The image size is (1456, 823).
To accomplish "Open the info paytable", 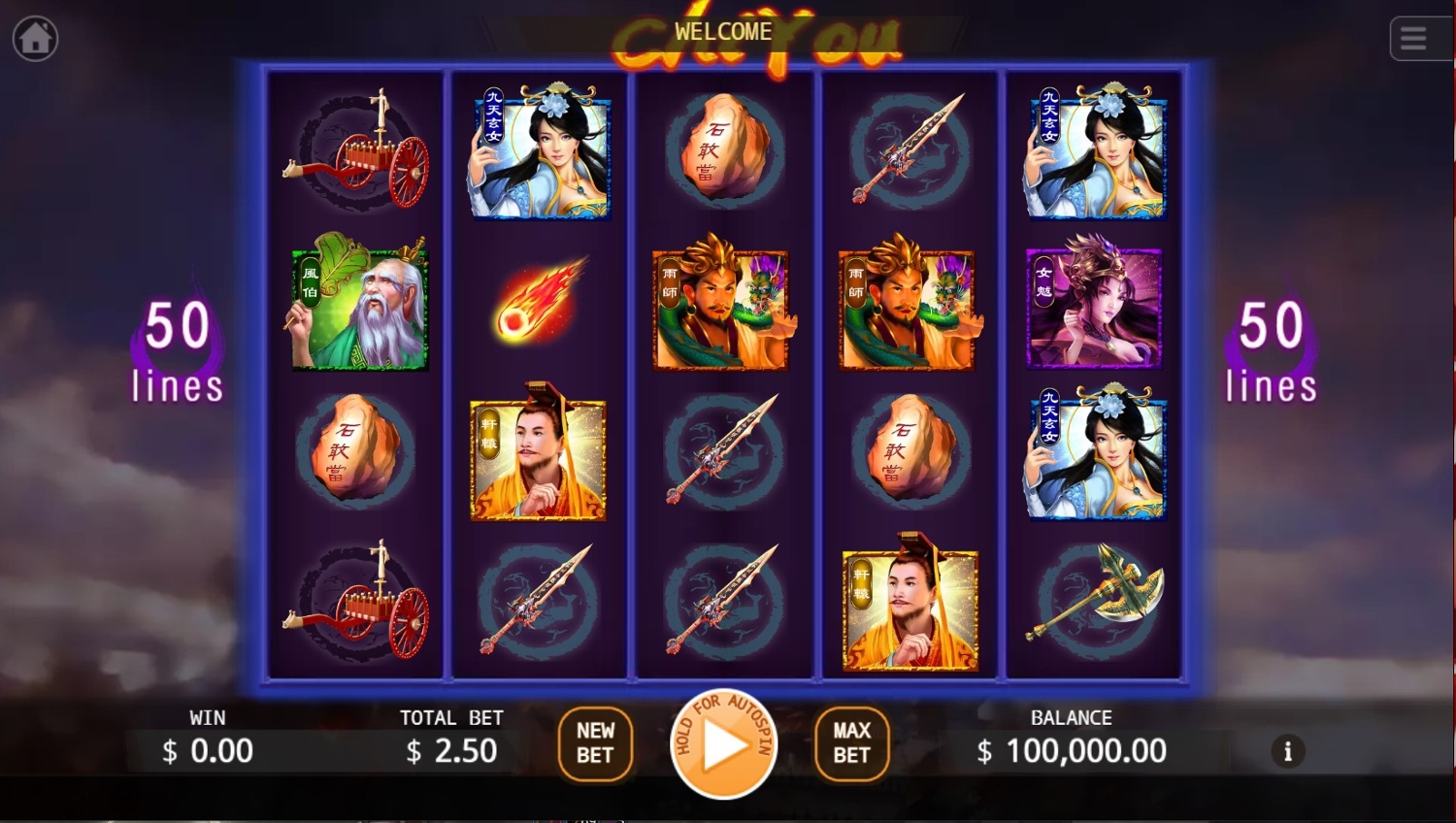I will pos(1288,751).
